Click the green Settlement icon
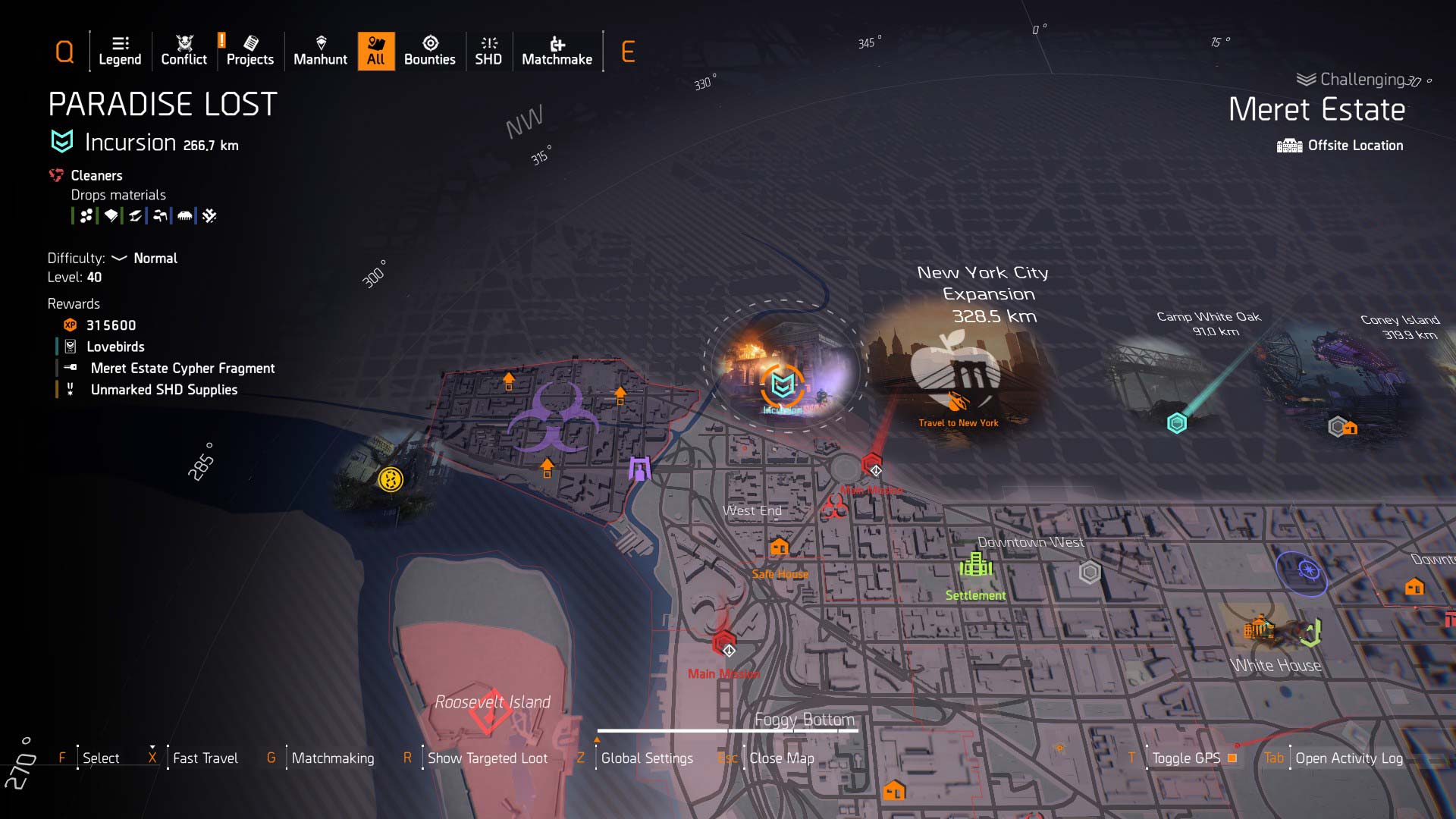The height and width of the screenshot is (819, 1456). click(x=975, y=565)
